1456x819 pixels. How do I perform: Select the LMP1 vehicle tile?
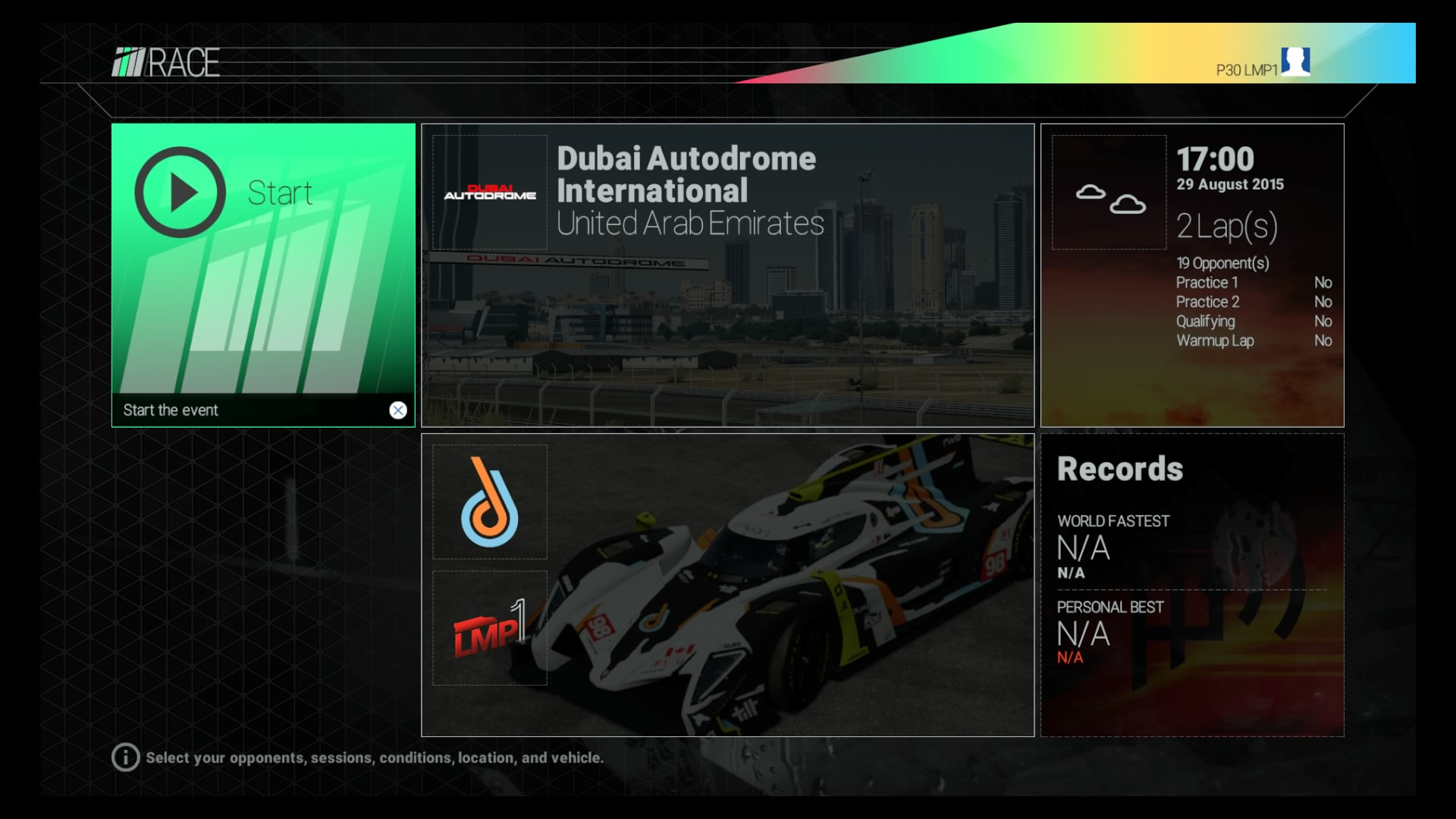[727, 585]
